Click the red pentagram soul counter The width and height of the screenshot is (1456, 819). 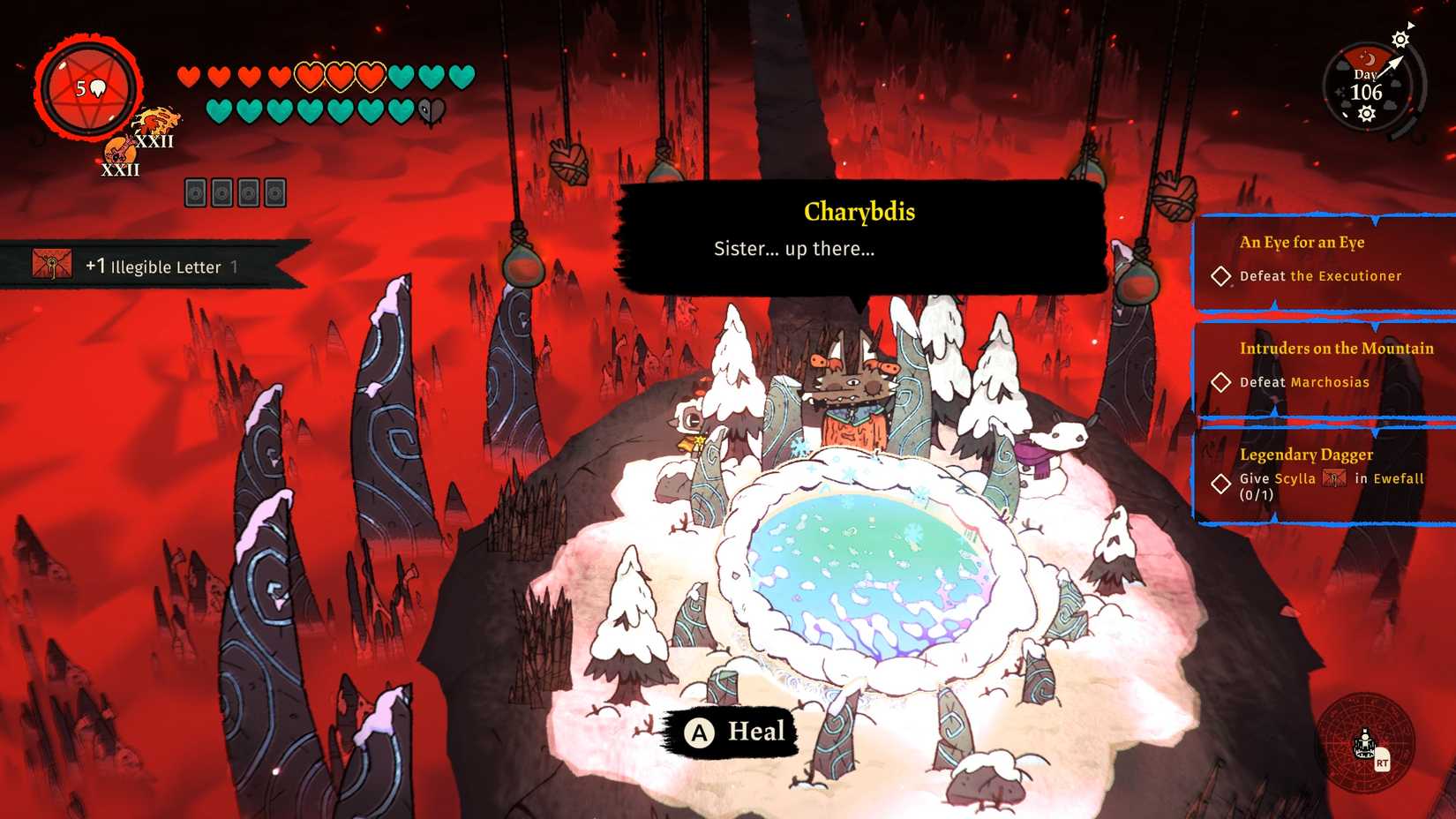(x=86, y=86)
